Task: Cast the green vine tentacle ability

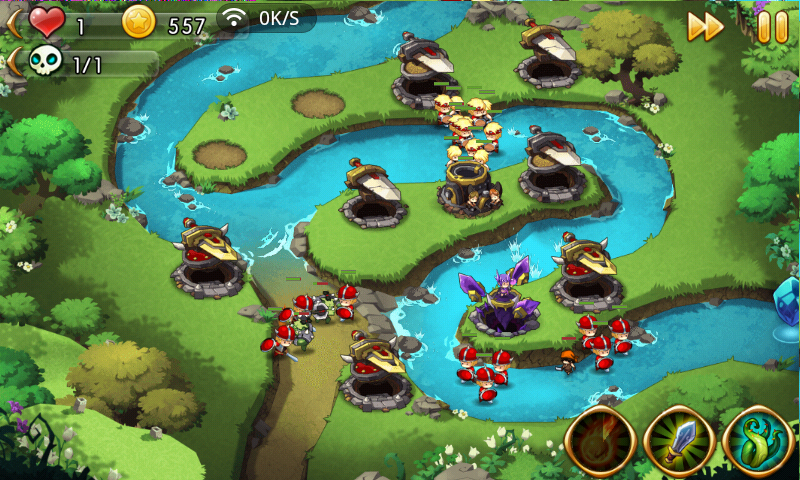Action: (x=758, y=441)
